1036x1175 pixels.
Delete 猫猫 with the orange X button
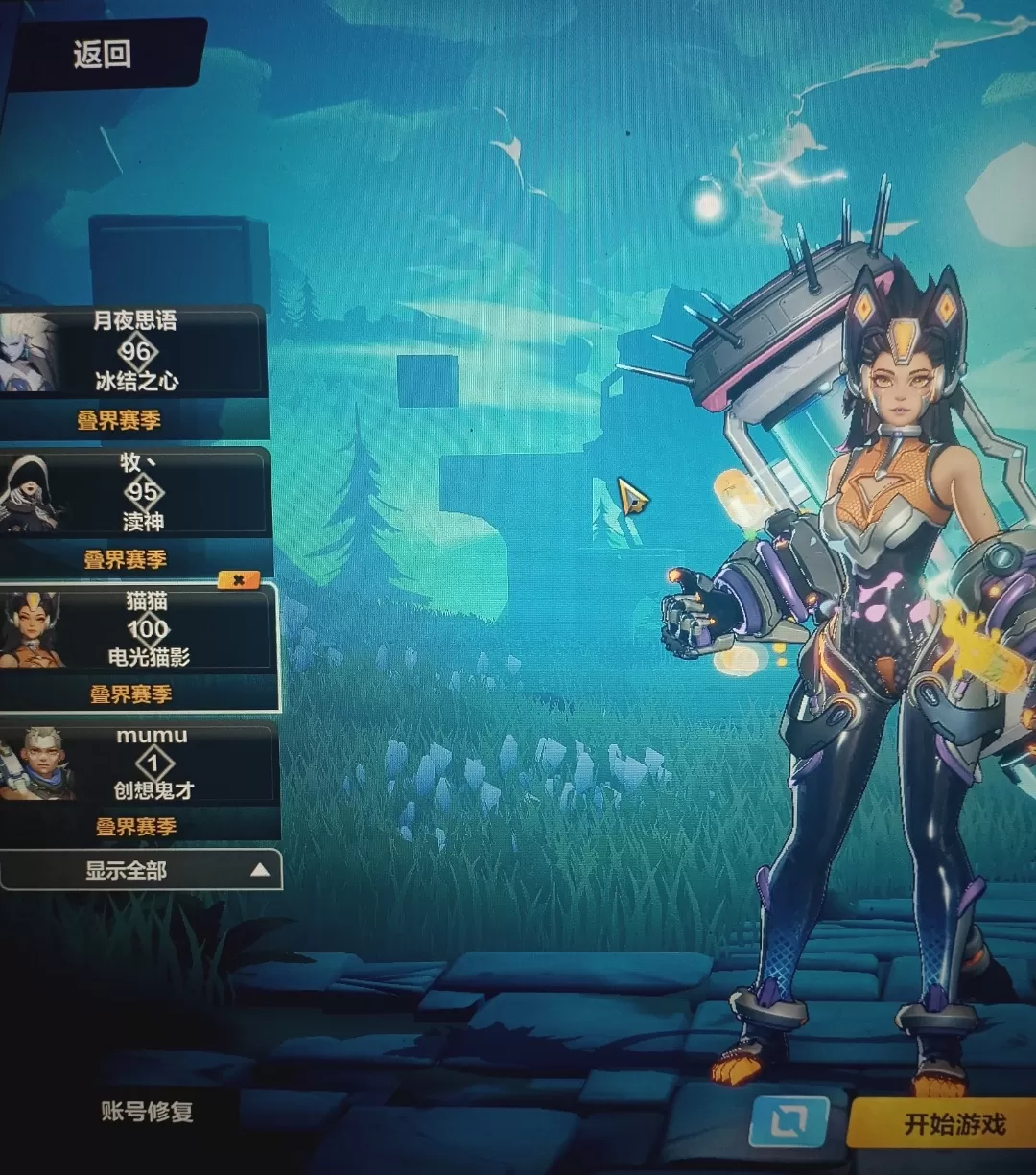click(x=239, y=579)
